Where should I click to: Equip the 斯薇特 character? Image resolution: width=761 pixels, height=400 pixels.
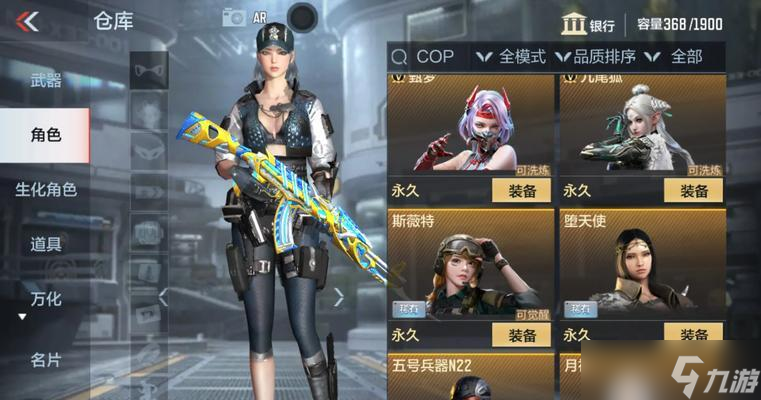click(522, 335)
